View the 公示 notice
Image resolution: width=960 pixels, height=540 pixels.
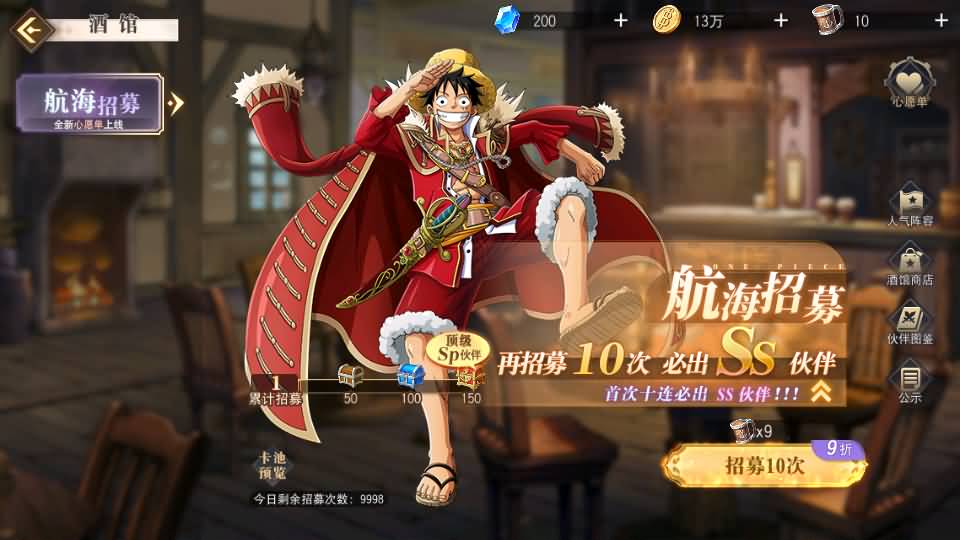pyautogui.click(x=910, y=382)
